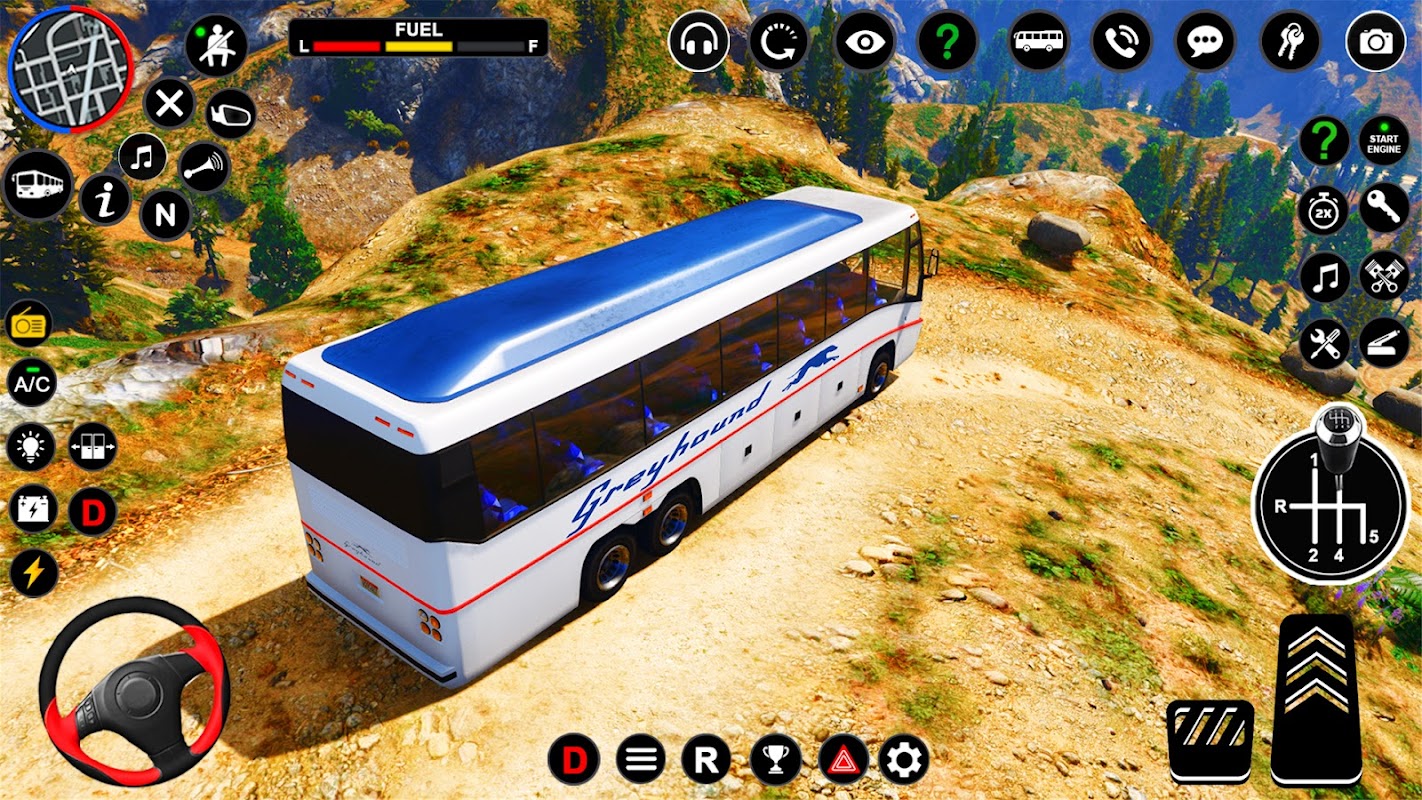Open the chat speech bubble
Viewport: 1422px width, 800px height.
click(x=1205, y=42)
